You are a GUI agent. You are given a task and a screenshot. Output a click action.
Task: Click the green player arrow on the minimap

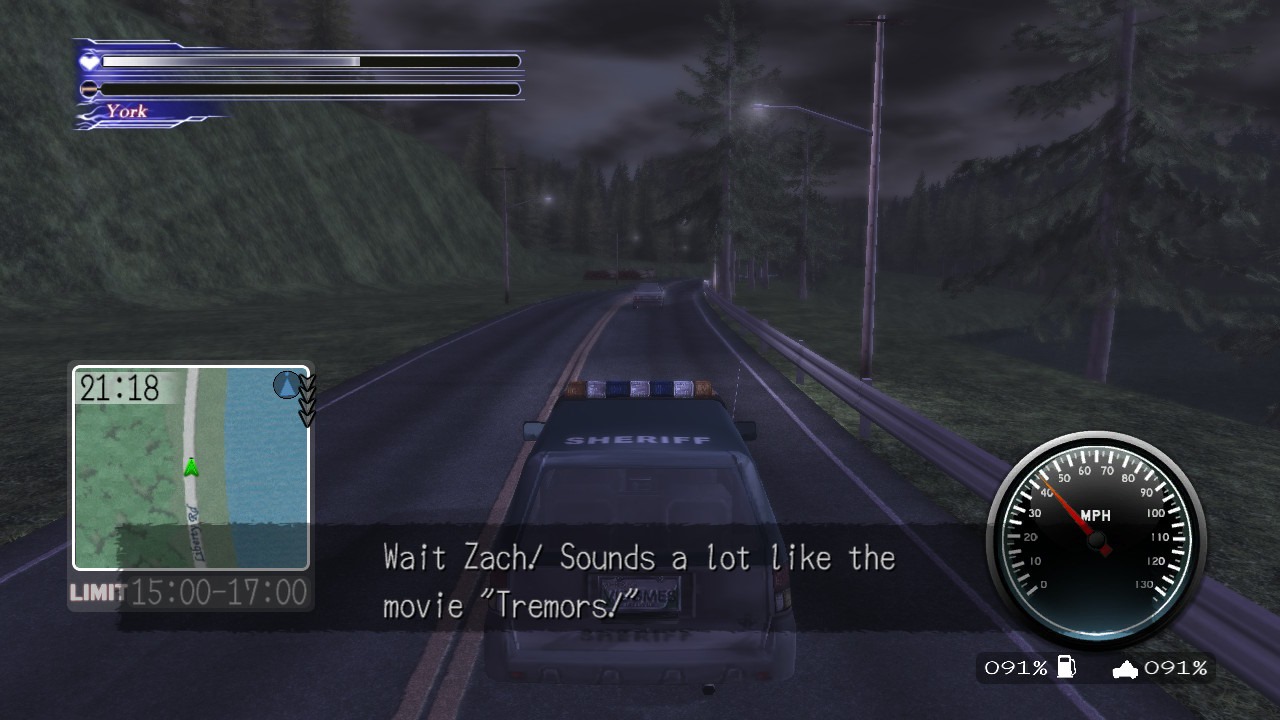[x=191, y=467]
